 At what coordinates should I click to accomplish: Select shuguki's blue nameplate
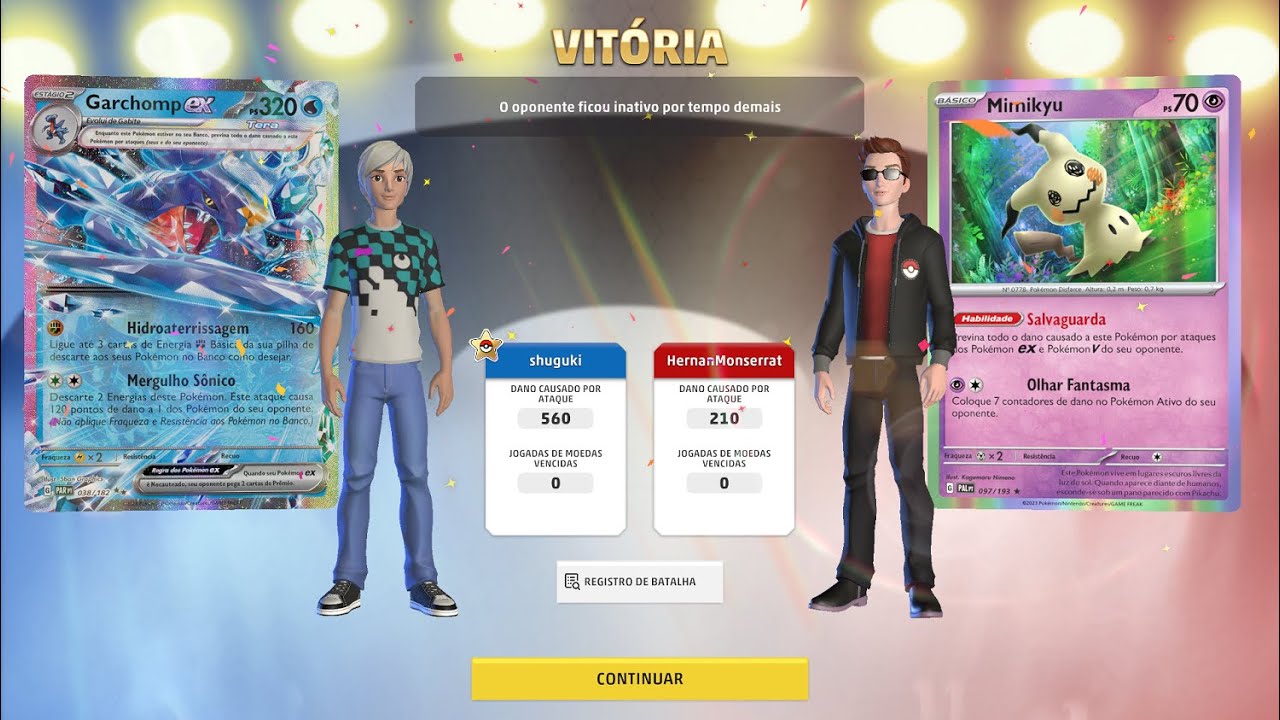pos(556,360)
